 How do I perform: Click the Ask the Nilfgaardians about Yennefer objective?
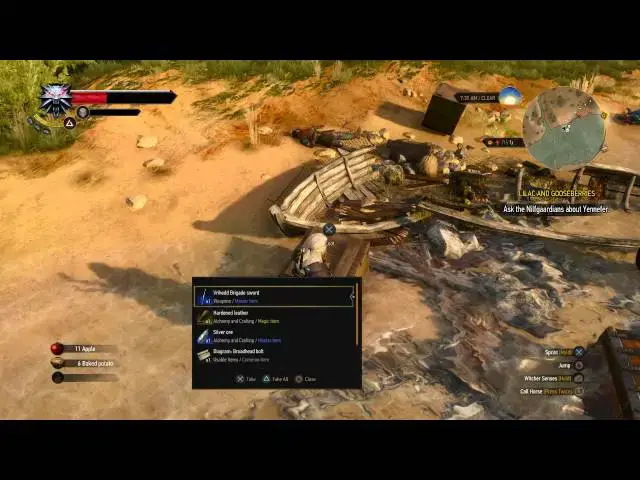[556, 209]
